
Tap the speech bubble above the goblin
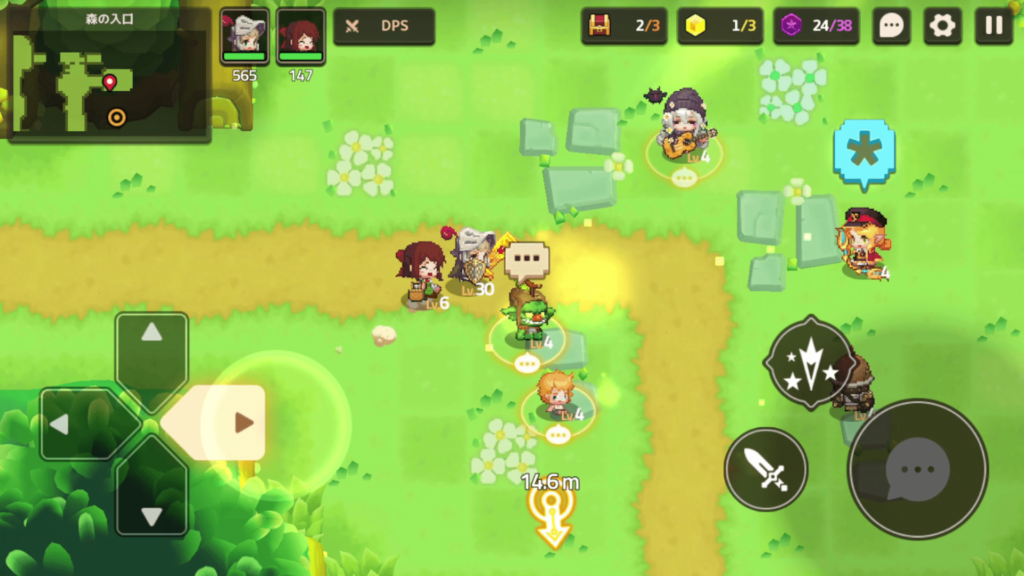[527, 260]
